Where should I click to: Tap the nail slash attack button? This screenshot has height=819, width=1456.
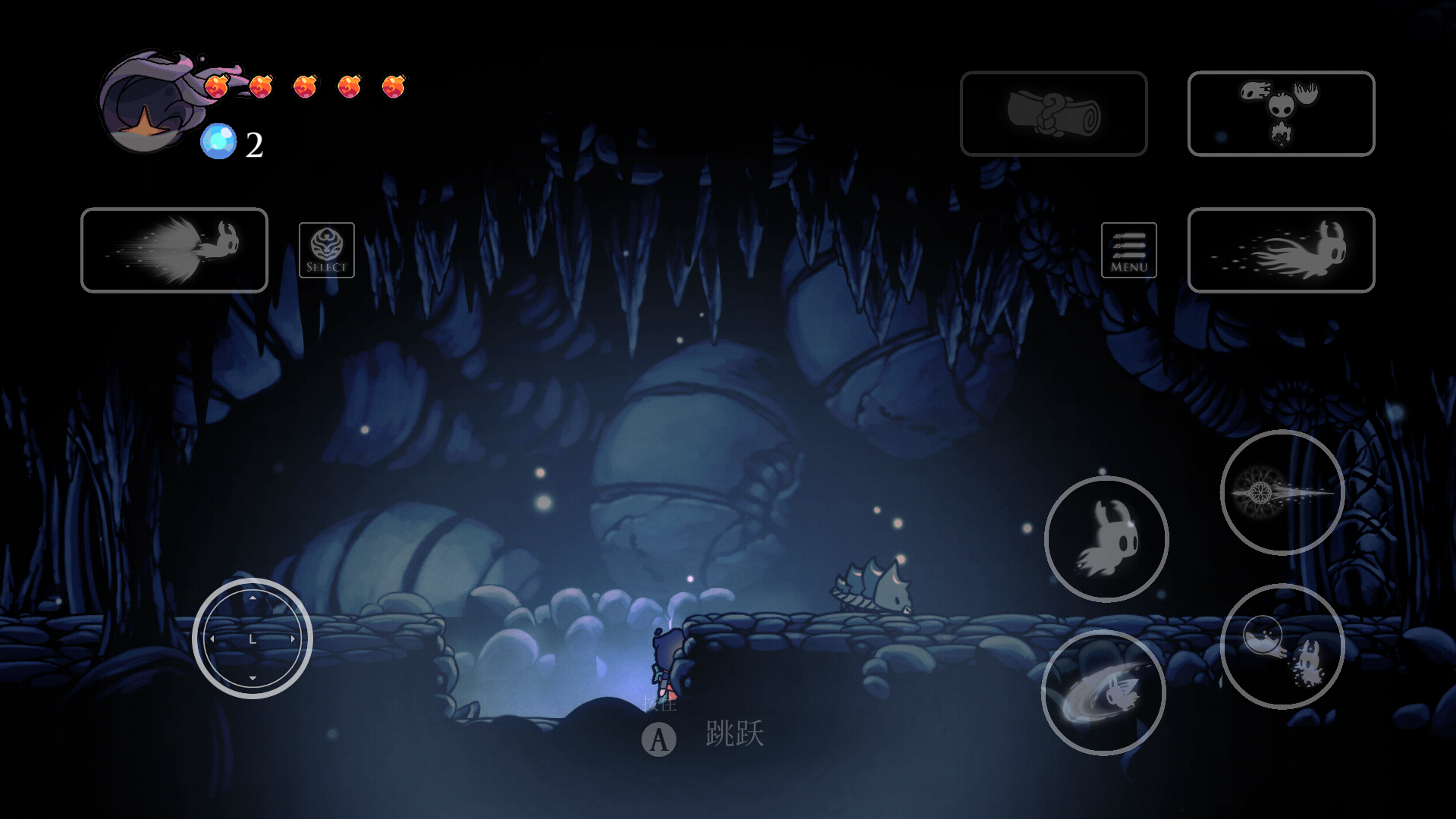tap(1103, 692)
